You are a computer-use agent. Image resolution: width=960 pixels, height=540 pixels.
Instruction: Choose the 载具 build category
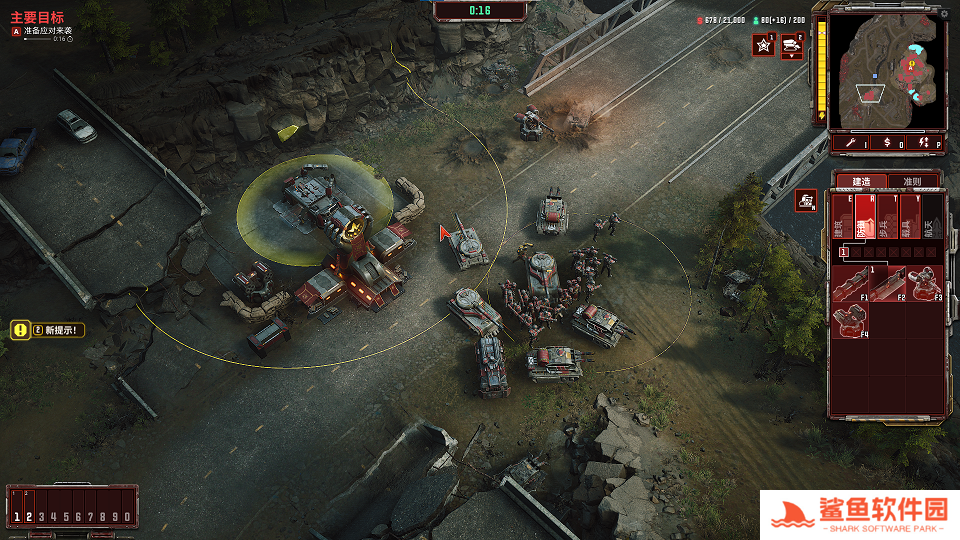(910, 218)
